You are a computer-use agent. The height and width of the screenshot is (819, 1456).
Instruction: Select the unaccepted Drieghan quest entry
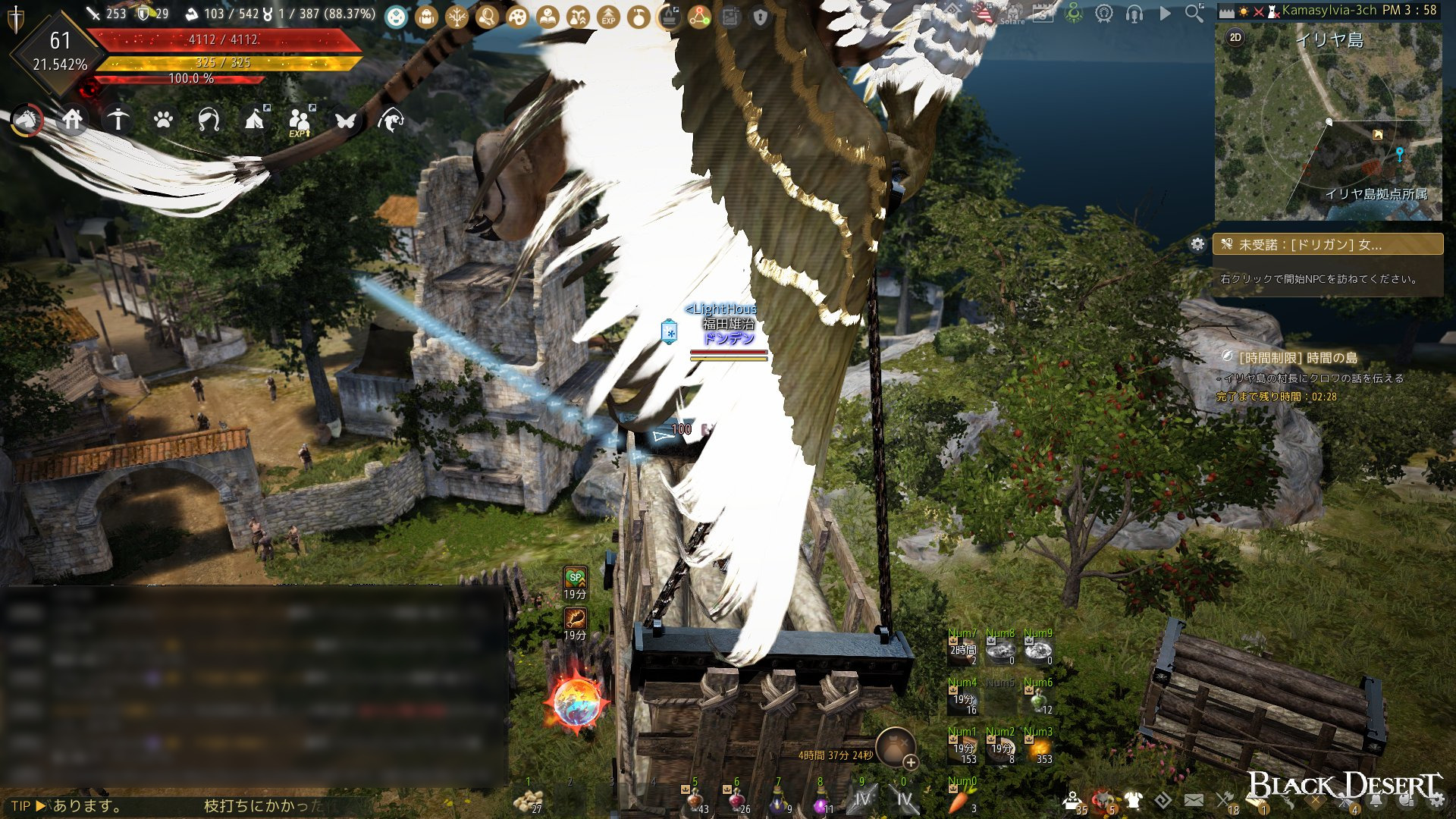click(x=1327, y=244)
